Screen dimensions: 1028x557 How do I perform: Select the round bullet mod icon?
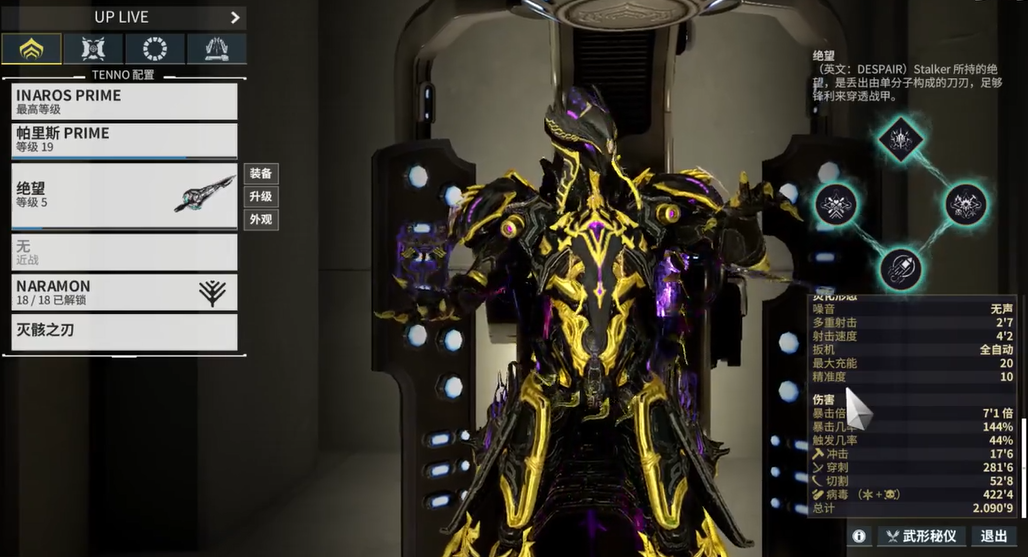(901, 270)
